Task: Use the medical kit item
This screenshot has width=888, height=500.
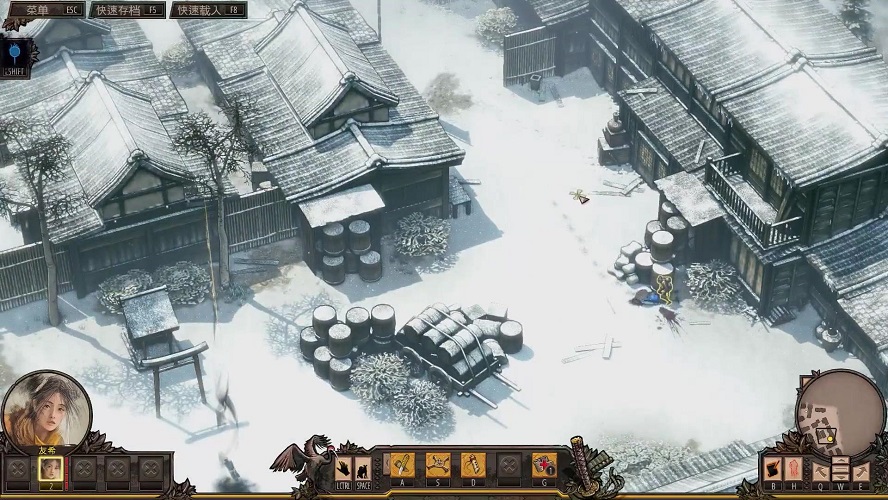Action: pos(544,464)
